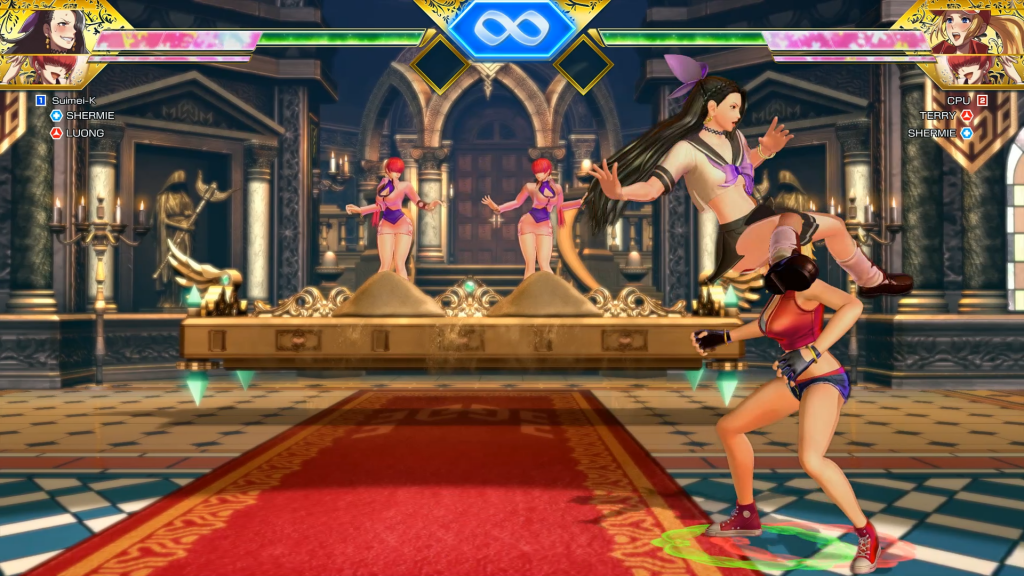The width and height of the screenshot is (1024, 576).
Task: Click the Suimei-K player name tag
Action: 74,100
